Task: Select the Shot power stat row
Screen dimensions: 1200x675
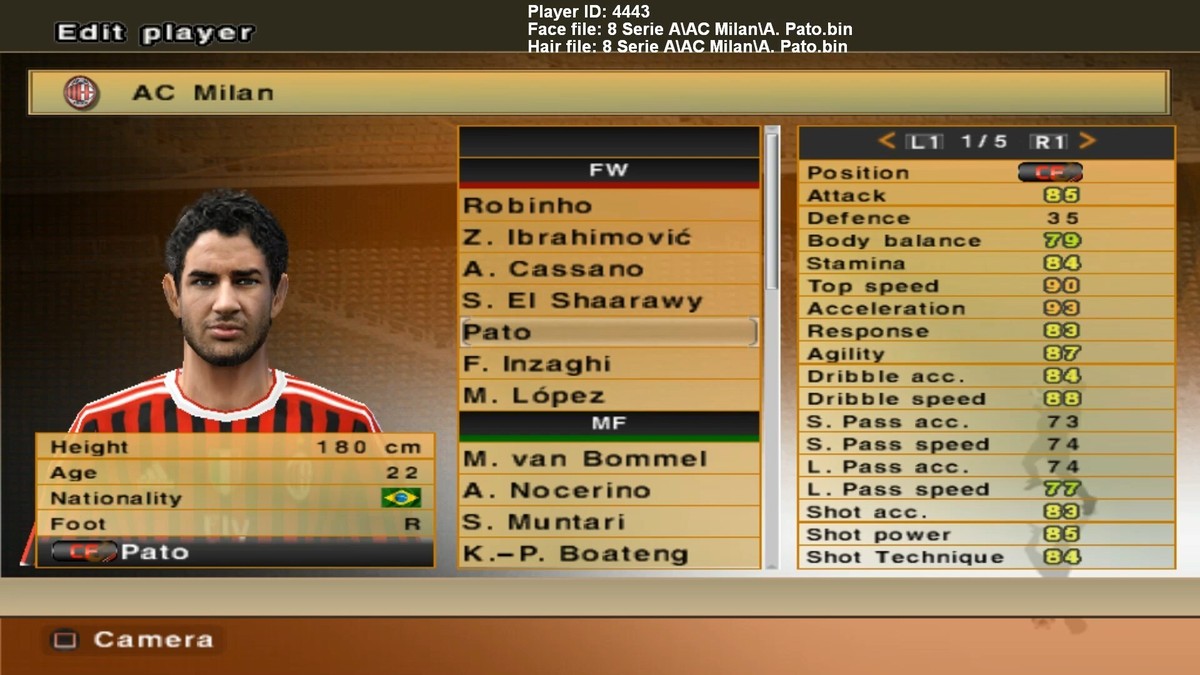Action: coord(985,535)
